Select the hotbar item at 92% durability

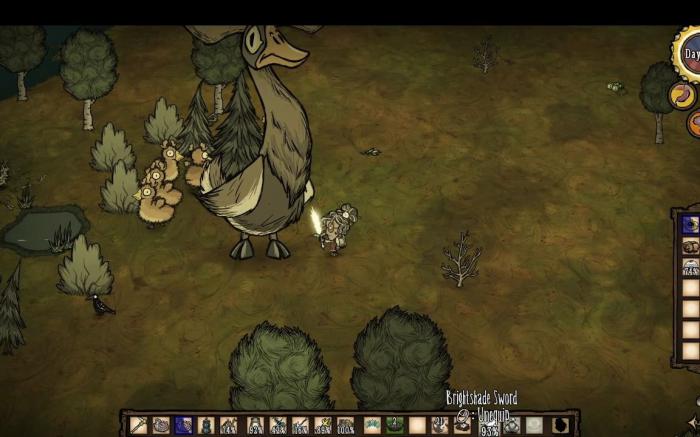point(256,425)
